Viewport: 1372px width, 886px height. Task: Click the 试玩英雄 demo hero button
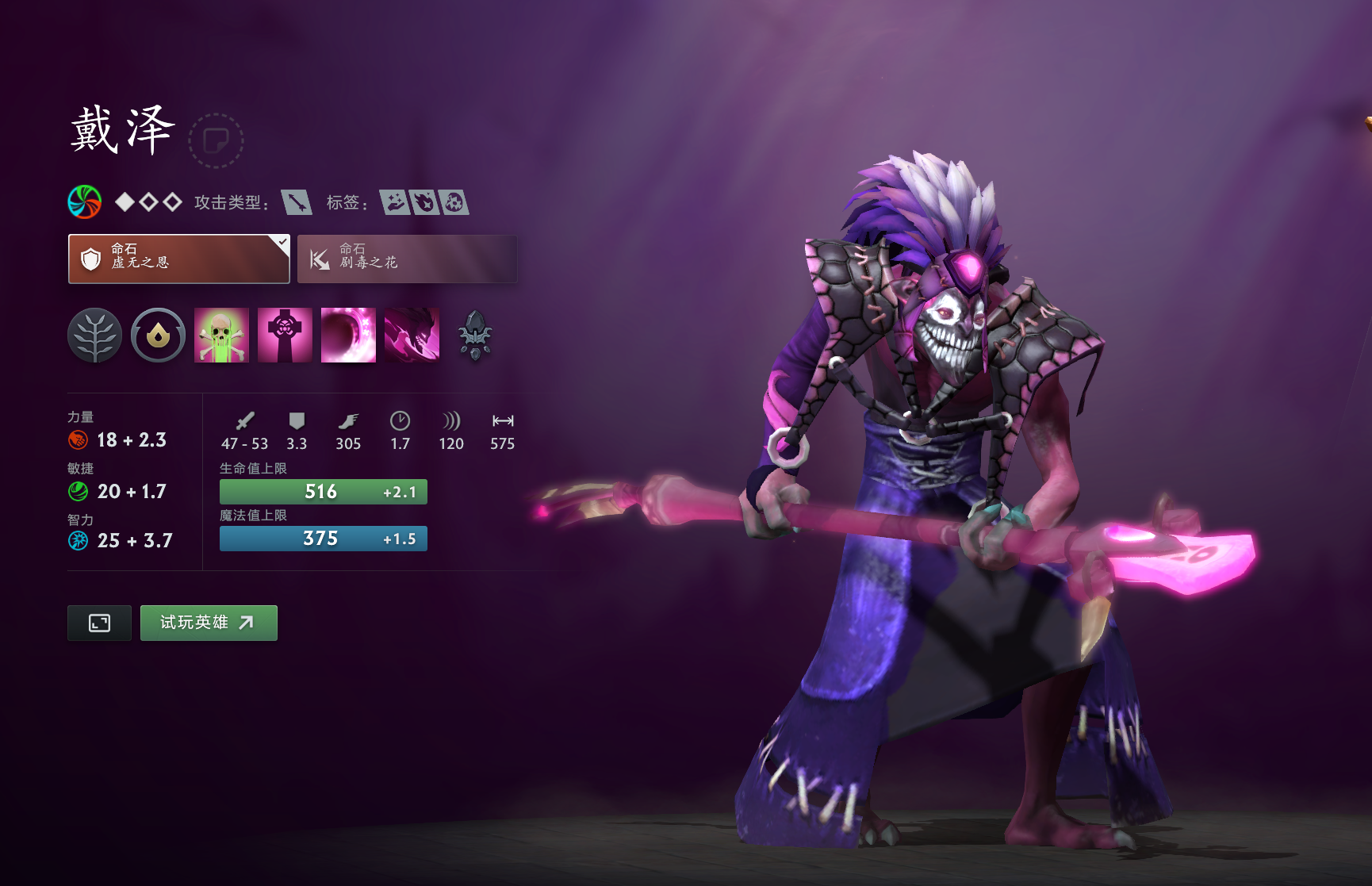click(209, 623)
